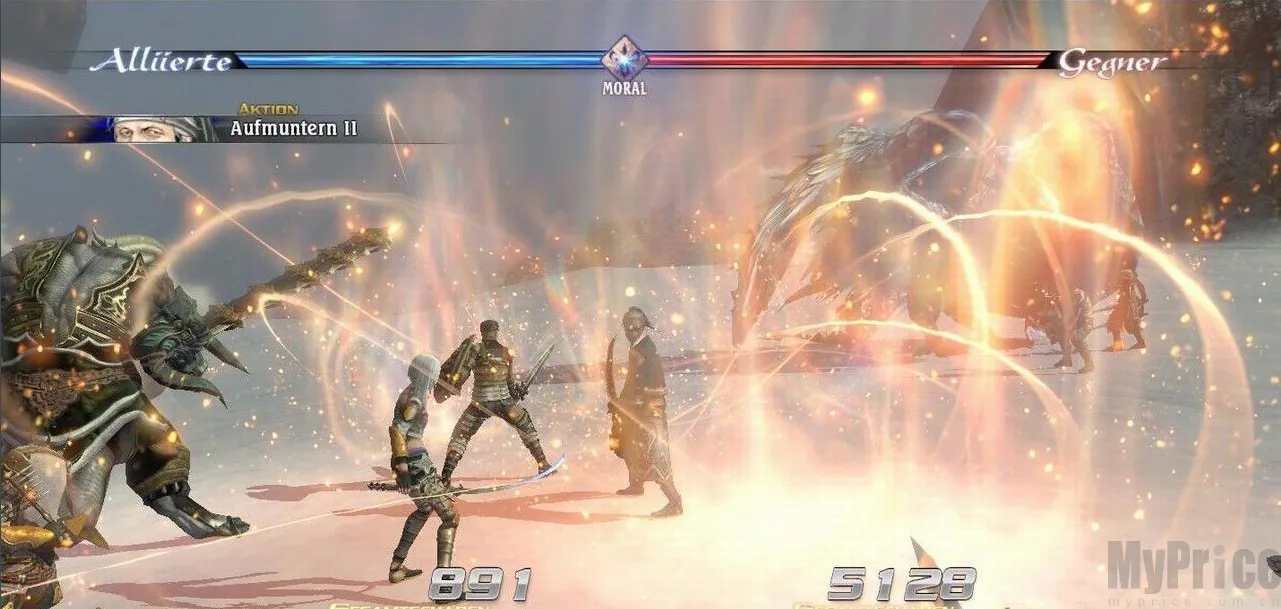Click the Moral emblem between the bars

(x=624, y=58)
